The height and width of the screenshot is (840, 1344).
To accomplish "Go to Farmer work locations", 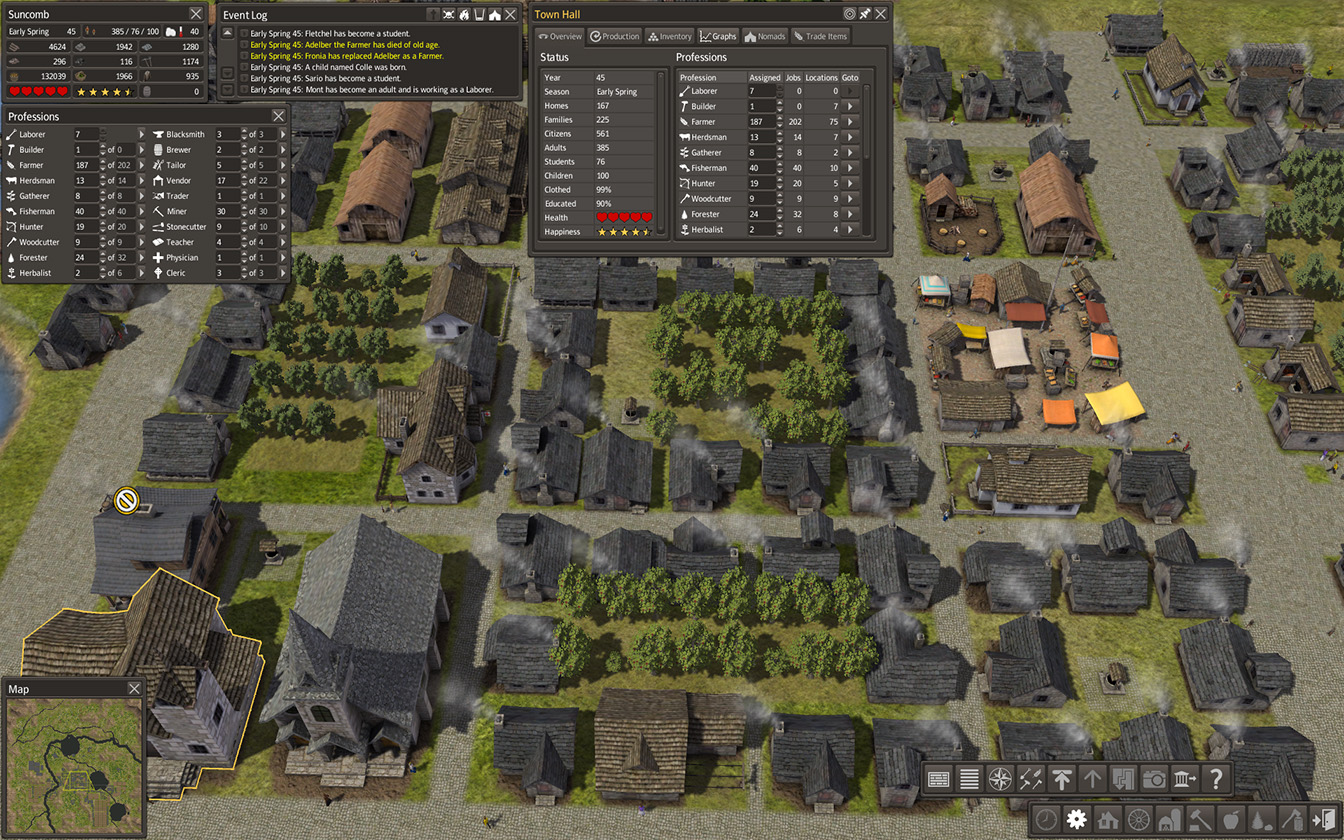I will coord(851,121).
